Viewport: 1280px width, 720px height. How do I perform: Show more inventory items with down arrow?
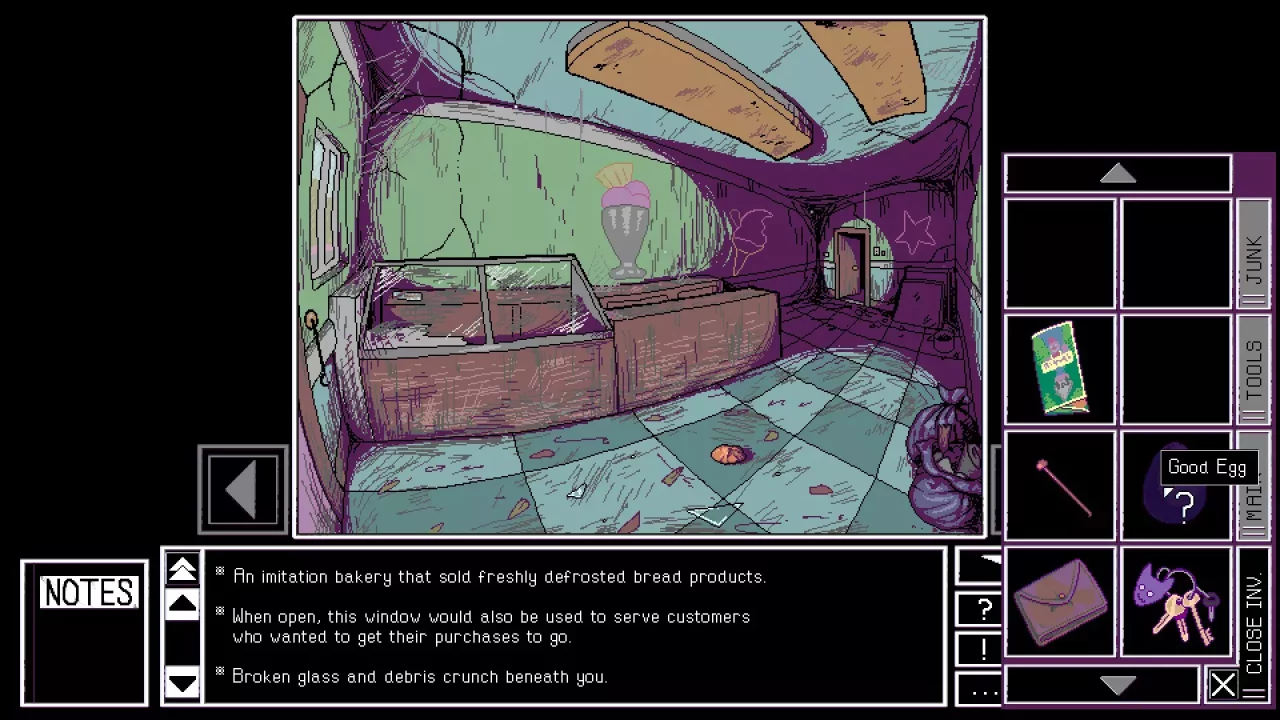[1117, 685]
